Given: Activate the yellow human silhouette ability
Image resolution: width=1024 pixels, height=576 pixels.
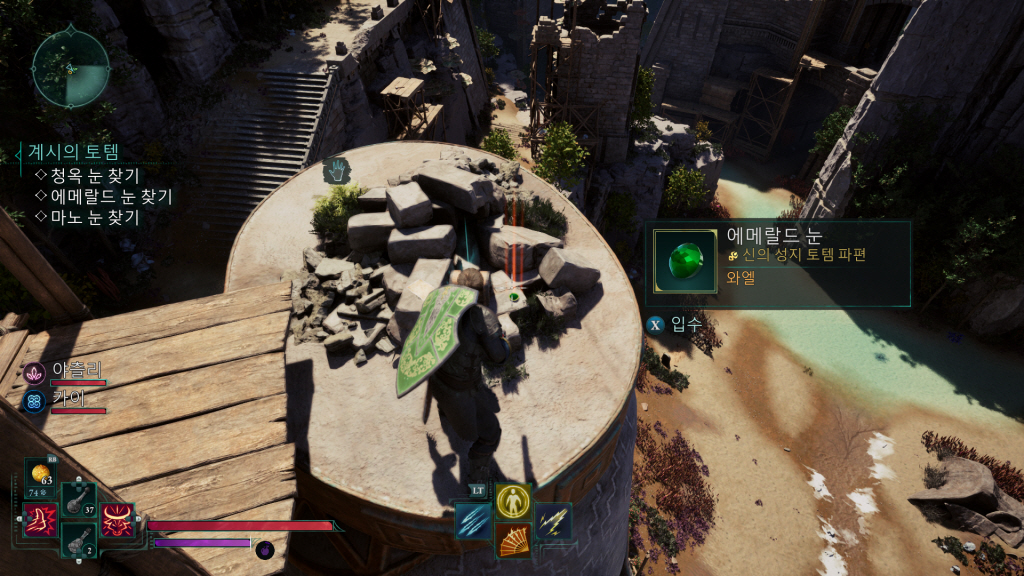Looking at the screenshot, I should tap(513, 501).
